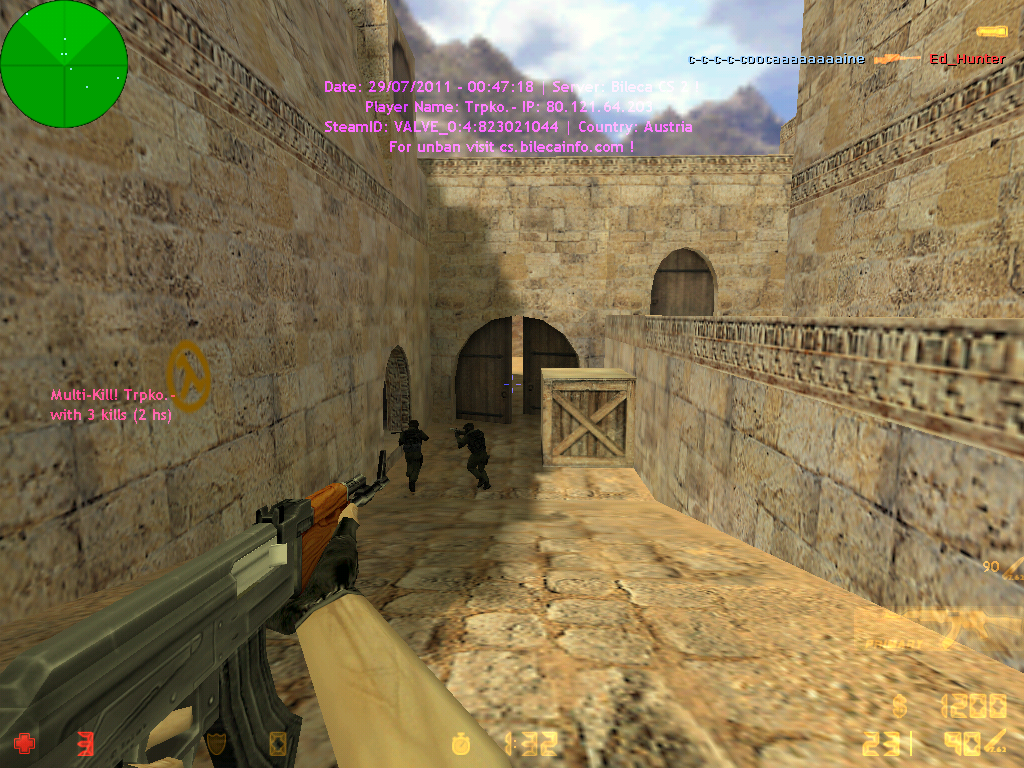
Task: Click the dollar sign money icon
Action: 901,707
